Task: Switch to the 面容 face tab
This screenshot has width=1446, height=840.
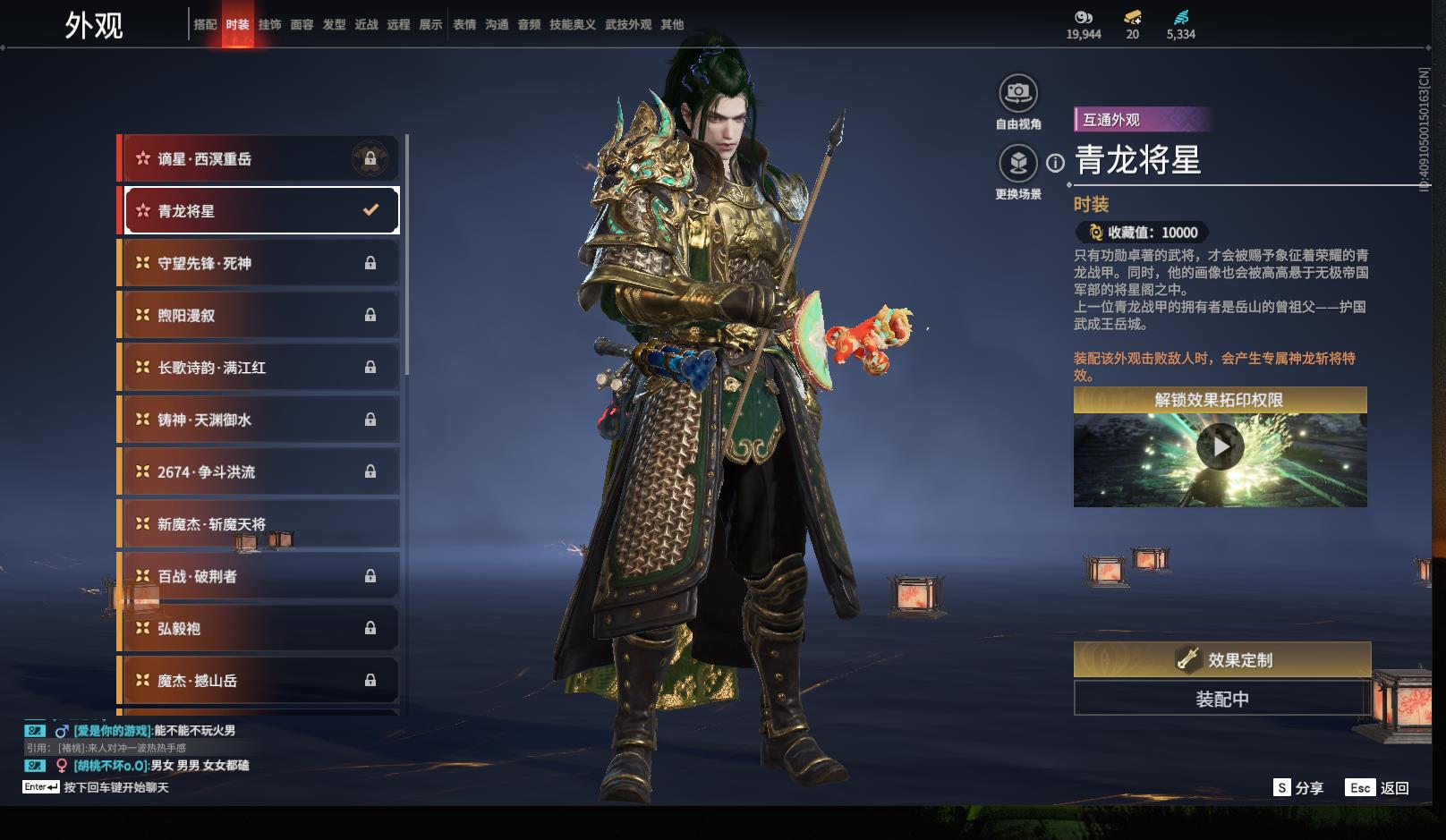Action: point(302,25)
